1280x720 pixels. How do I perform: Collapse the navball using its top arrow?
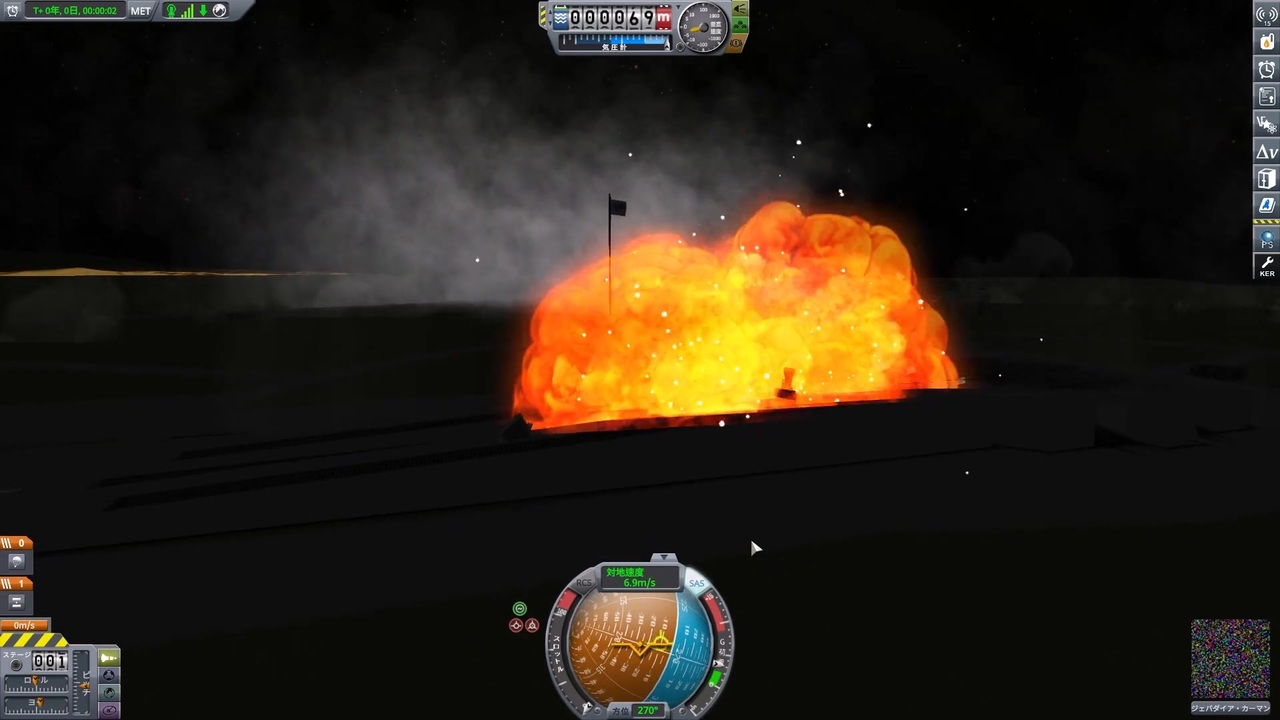click(x=664, y=556)
